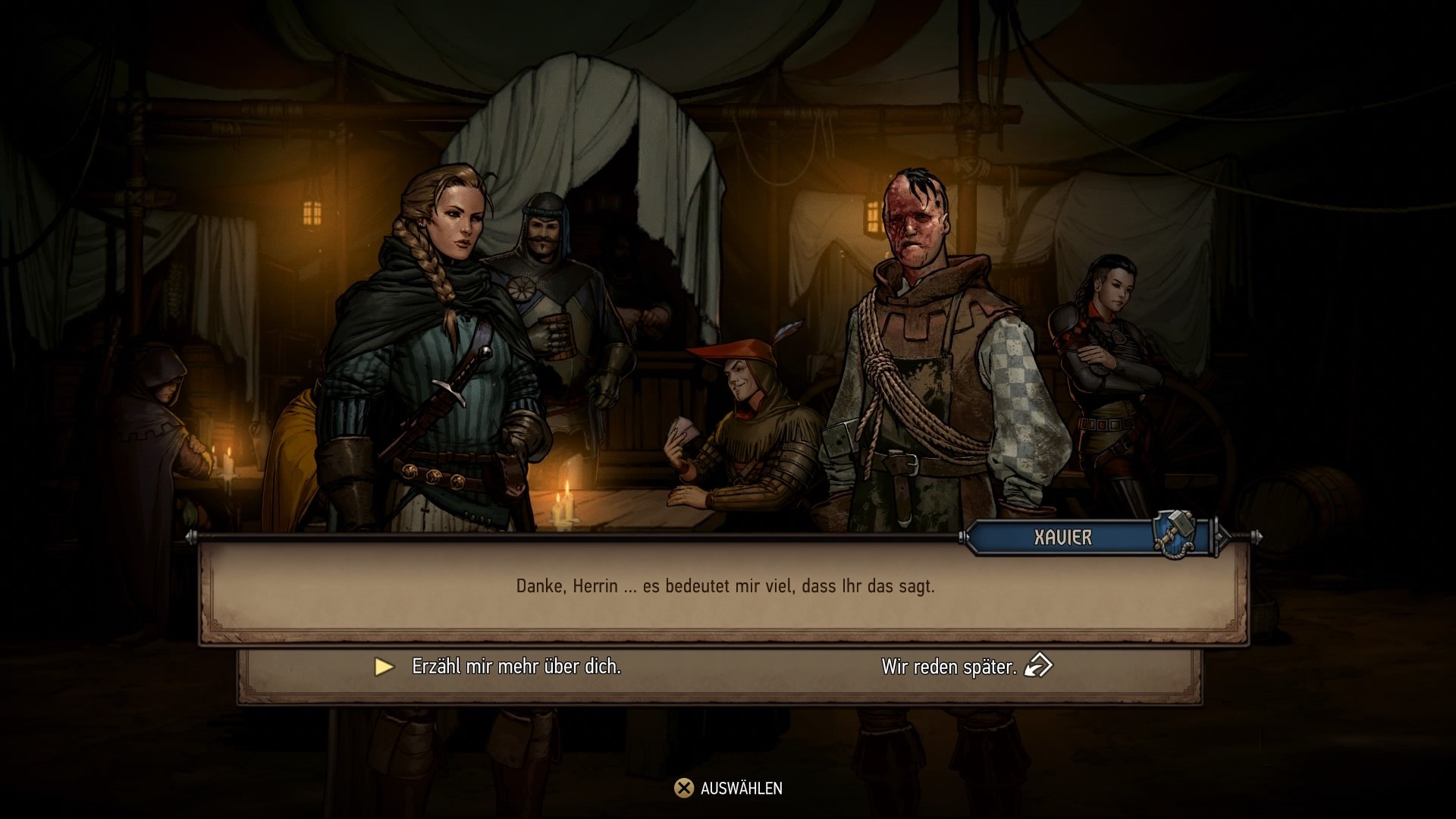Click the exit arrow icon after 'Wir reden später'

point(1037,667)
